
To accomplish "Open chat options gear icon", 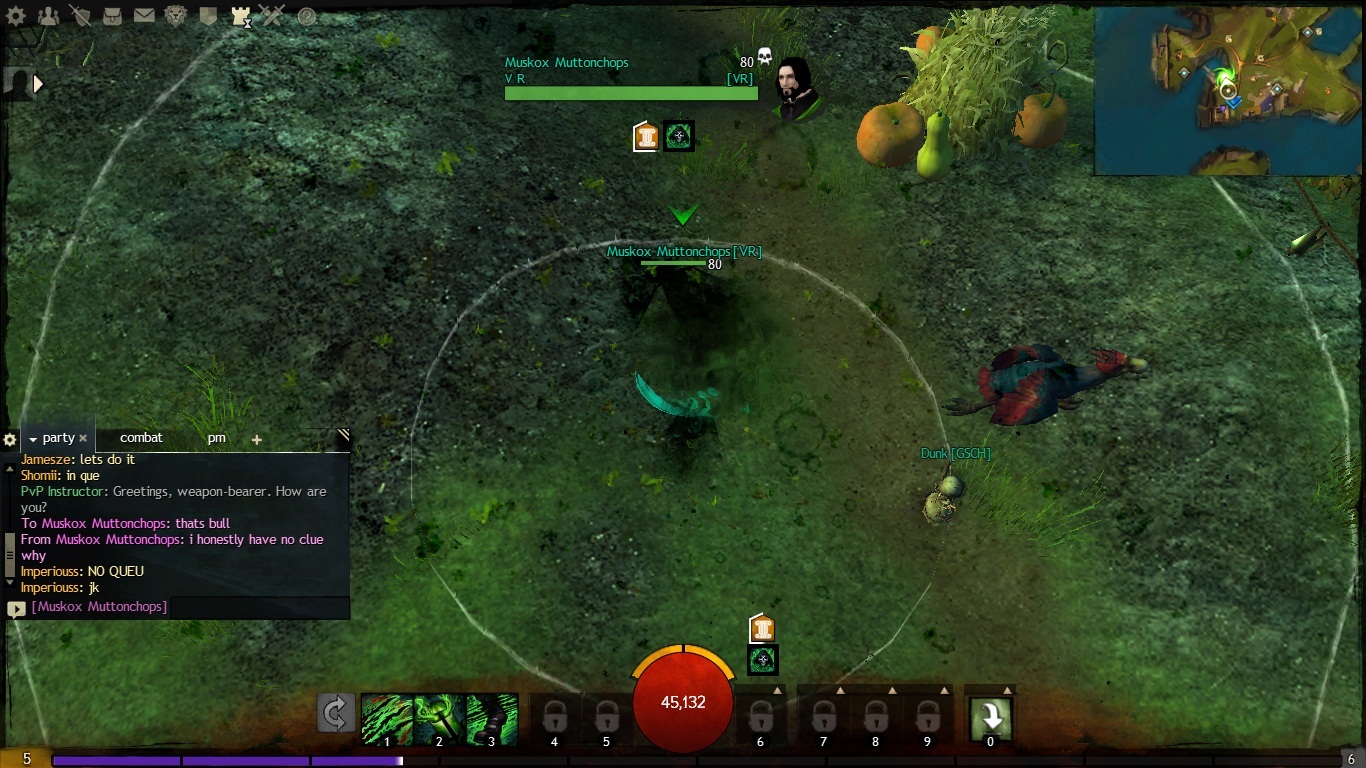I will coord(10,439).
